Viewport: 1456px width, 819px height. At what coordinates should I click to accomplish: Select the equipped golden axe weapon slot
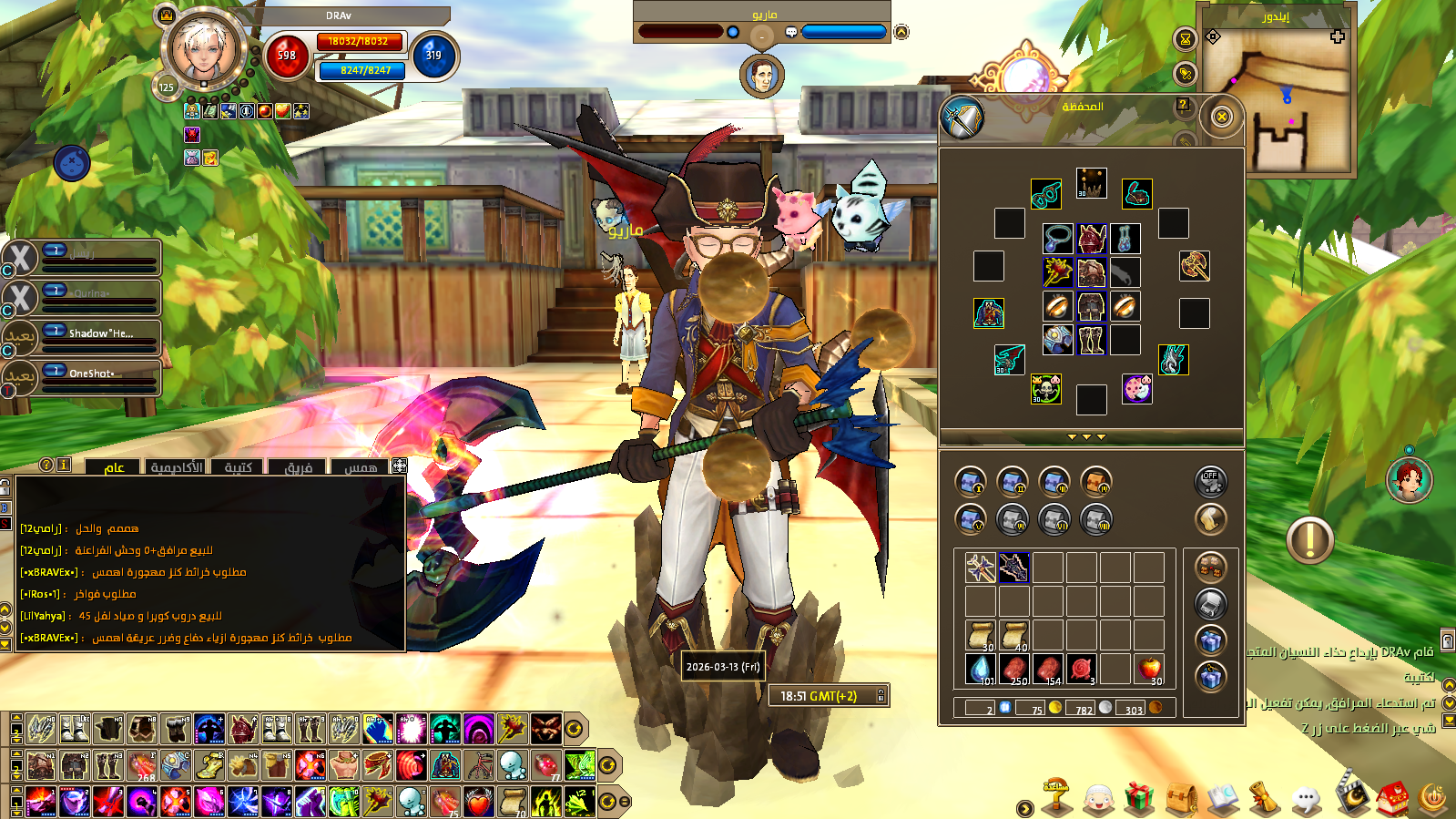1194,265
